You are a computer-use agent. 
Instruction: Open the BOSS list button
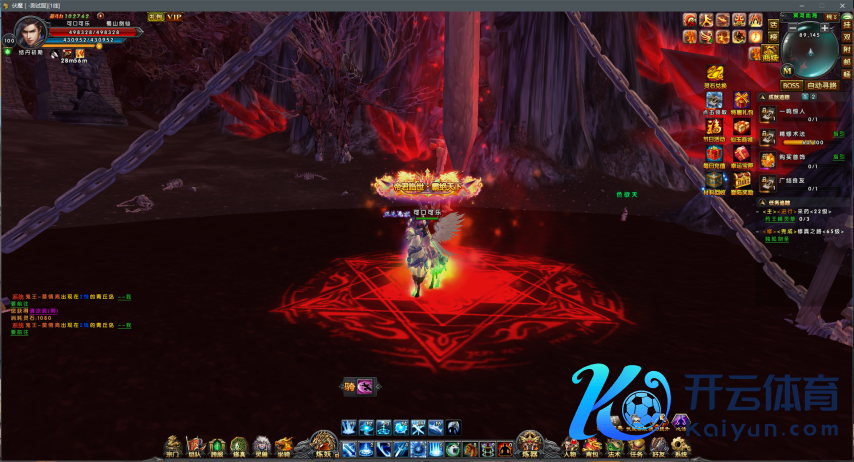pos(791,85)
